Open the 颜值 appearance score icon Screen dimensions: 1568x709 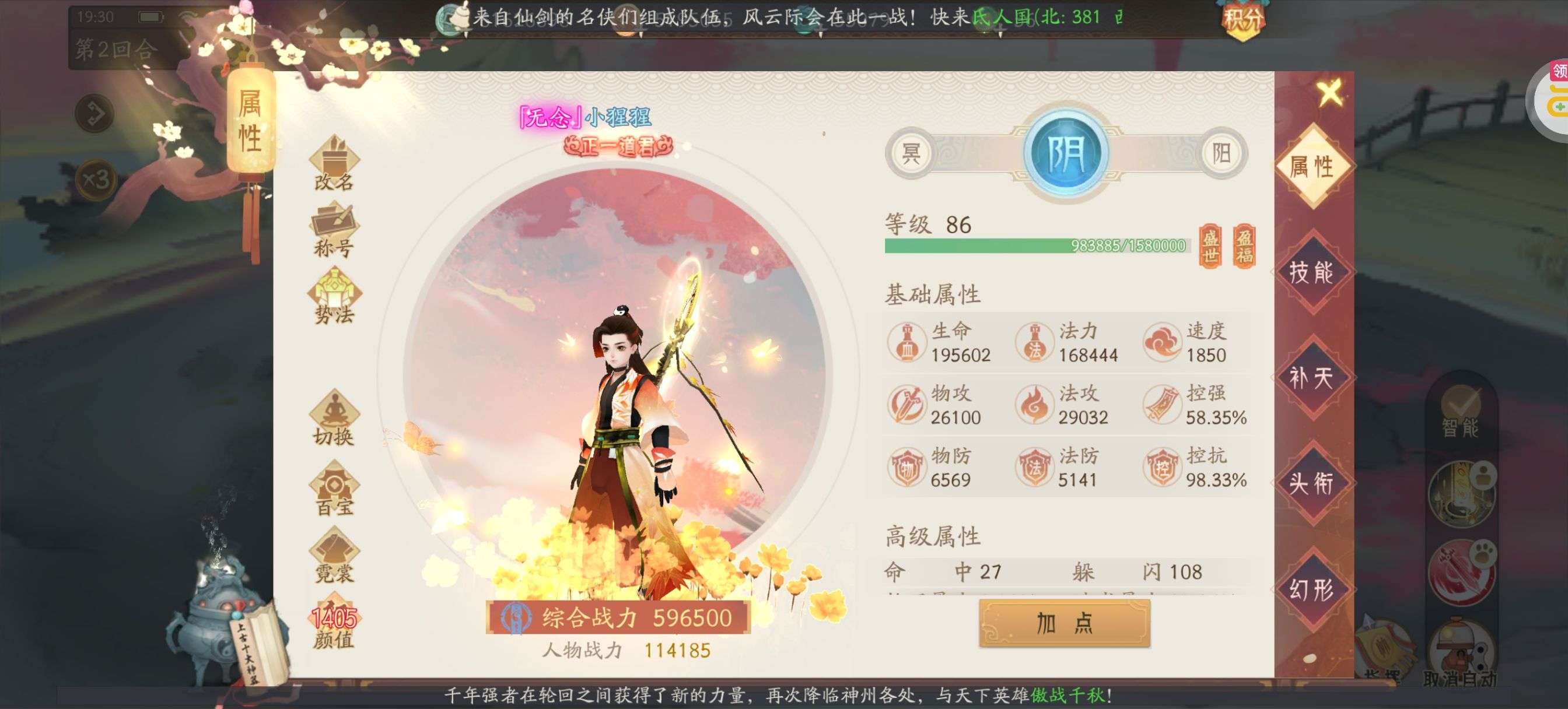334,627
